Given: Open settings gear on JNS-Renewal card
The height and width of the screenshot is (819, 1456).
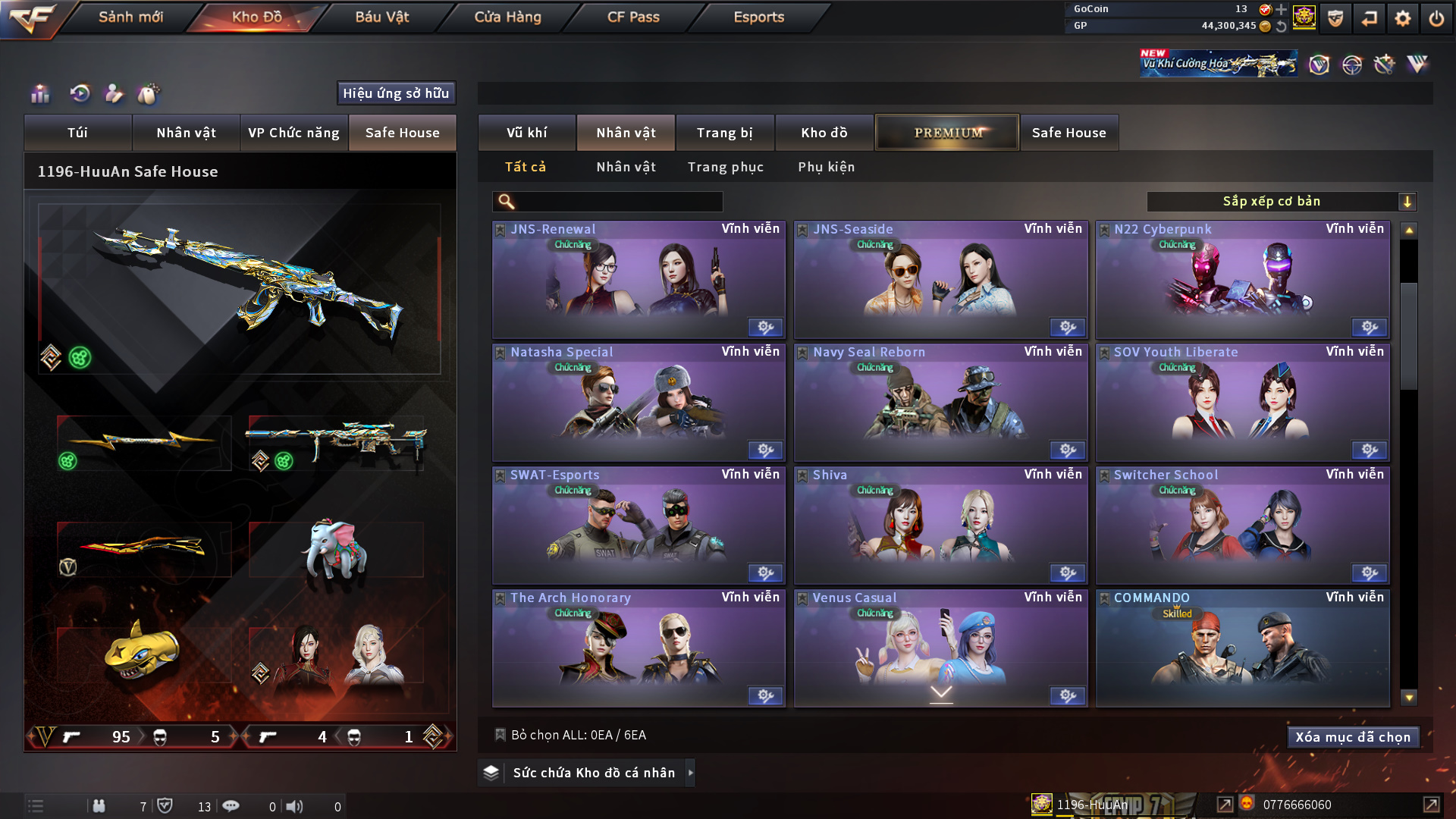Looking at the screenshot, I should [x=765, y=328].
